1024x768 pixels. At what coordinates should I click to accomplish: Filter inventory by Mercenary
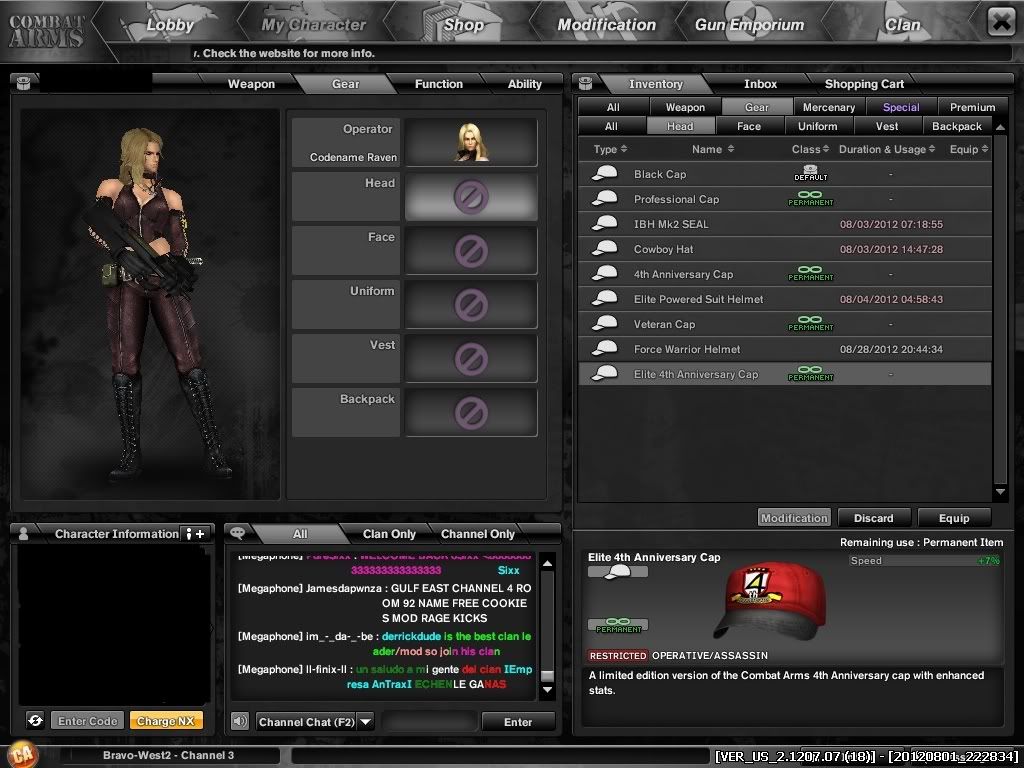pos(829,107)
